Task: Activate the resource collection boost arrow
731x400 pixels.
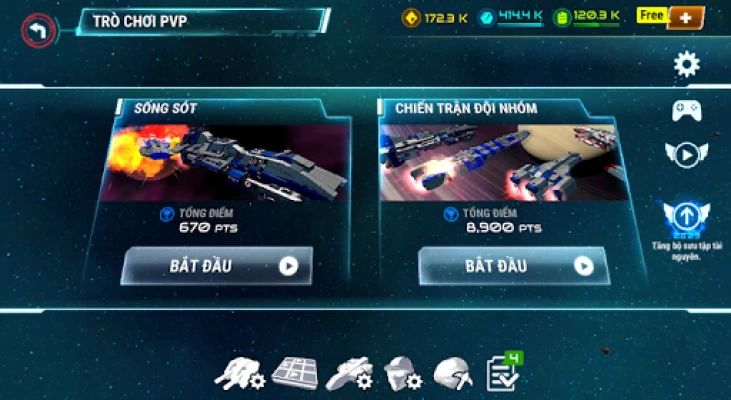Action: (686, 216)
